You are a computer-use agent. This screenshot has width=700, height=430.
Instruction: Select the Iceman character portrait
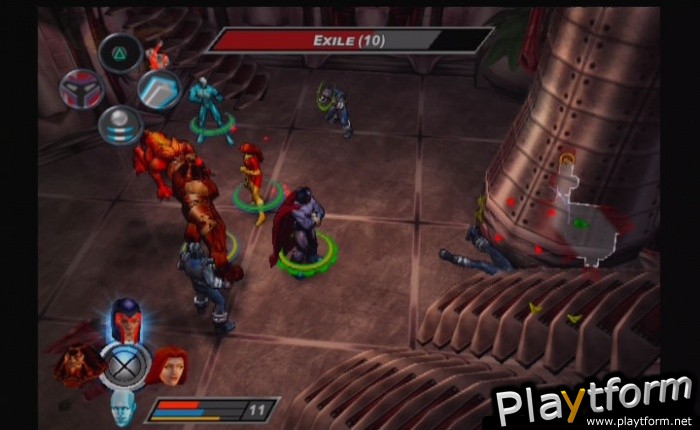122,405
